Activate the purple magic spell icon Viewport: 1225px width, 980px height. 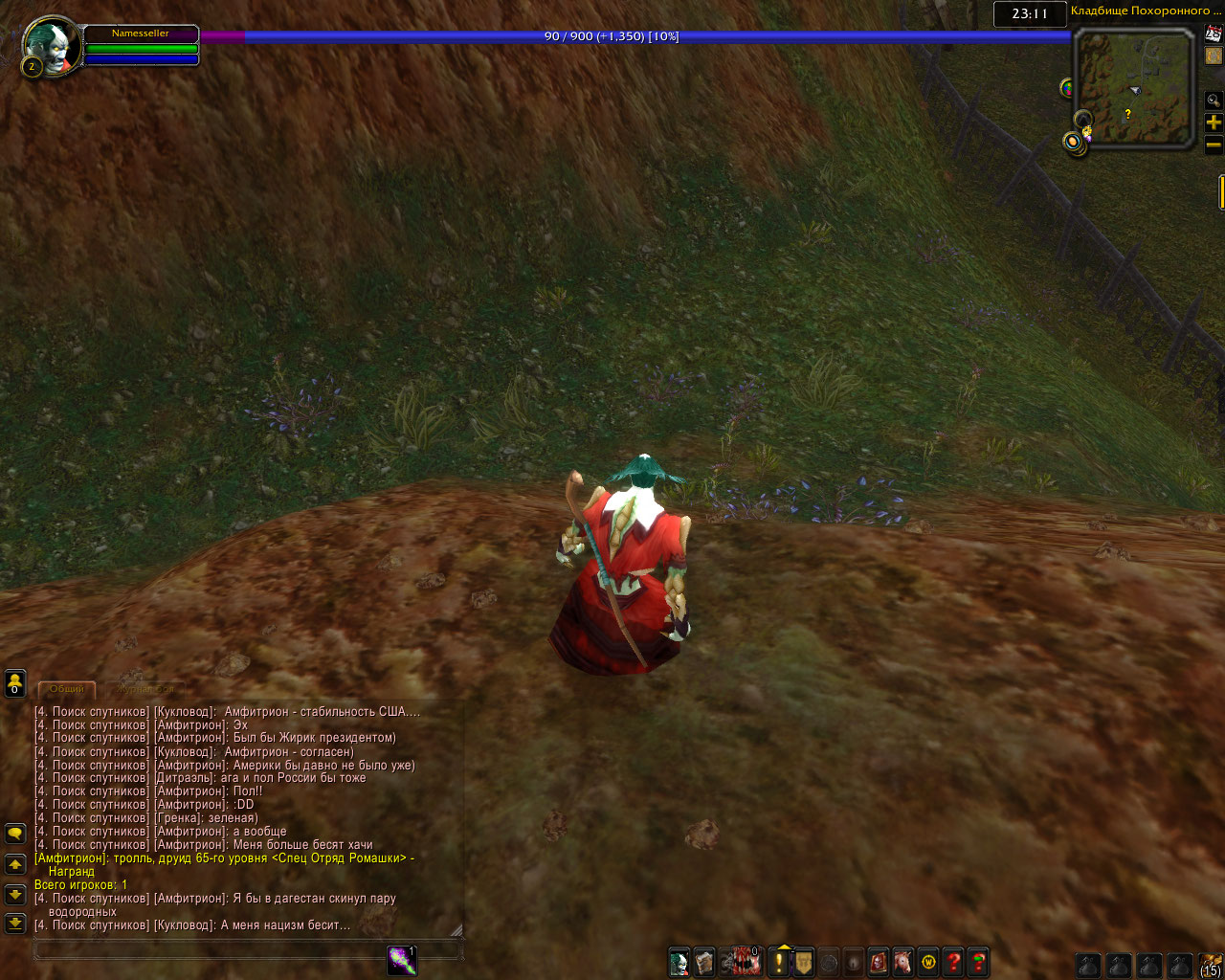[402, 961]
